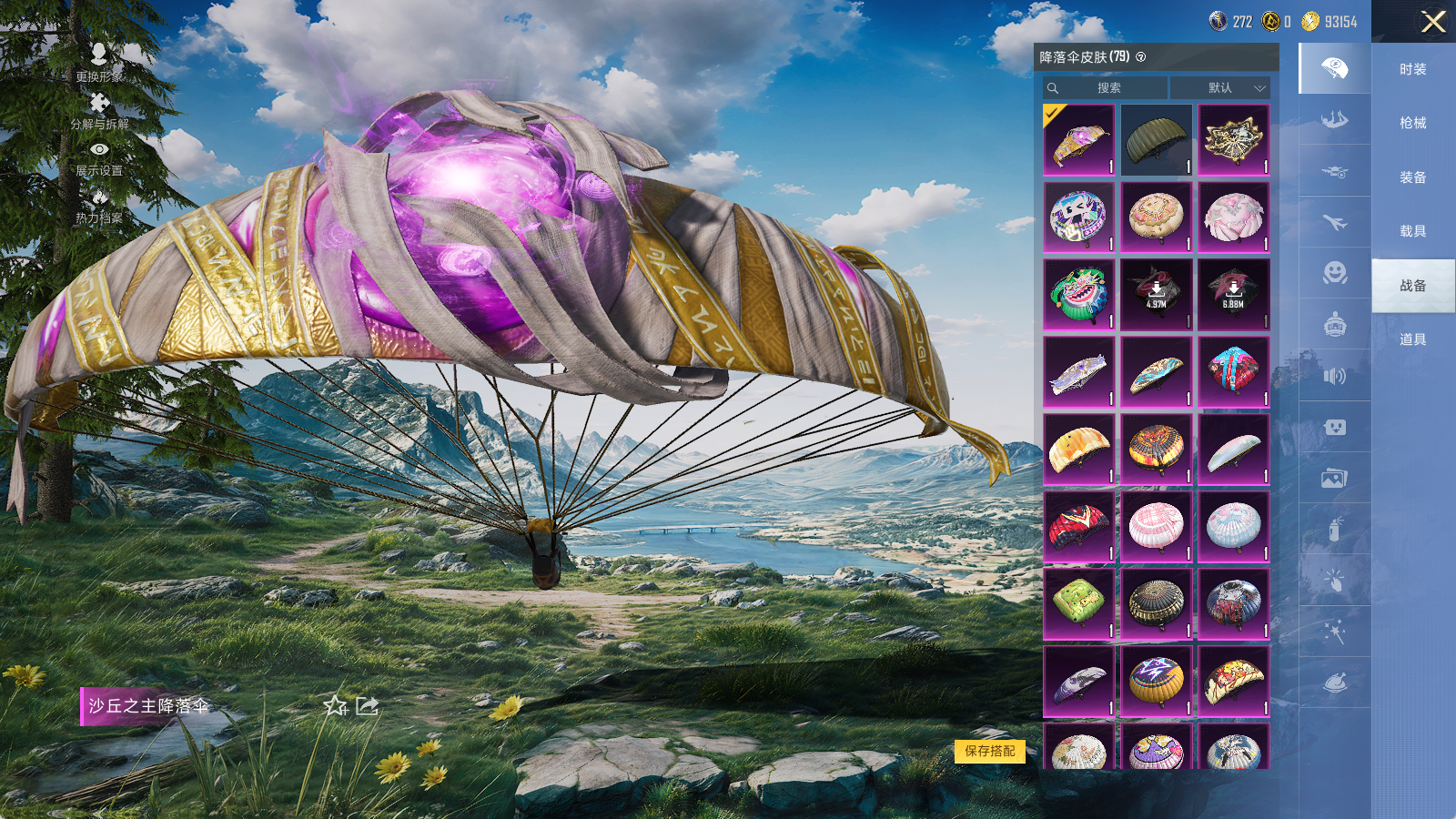Viewport: 1456px width, 819px height.
Task: Open the 道具 items tab
Action: pyautogui.click(x=1412, y=339)
